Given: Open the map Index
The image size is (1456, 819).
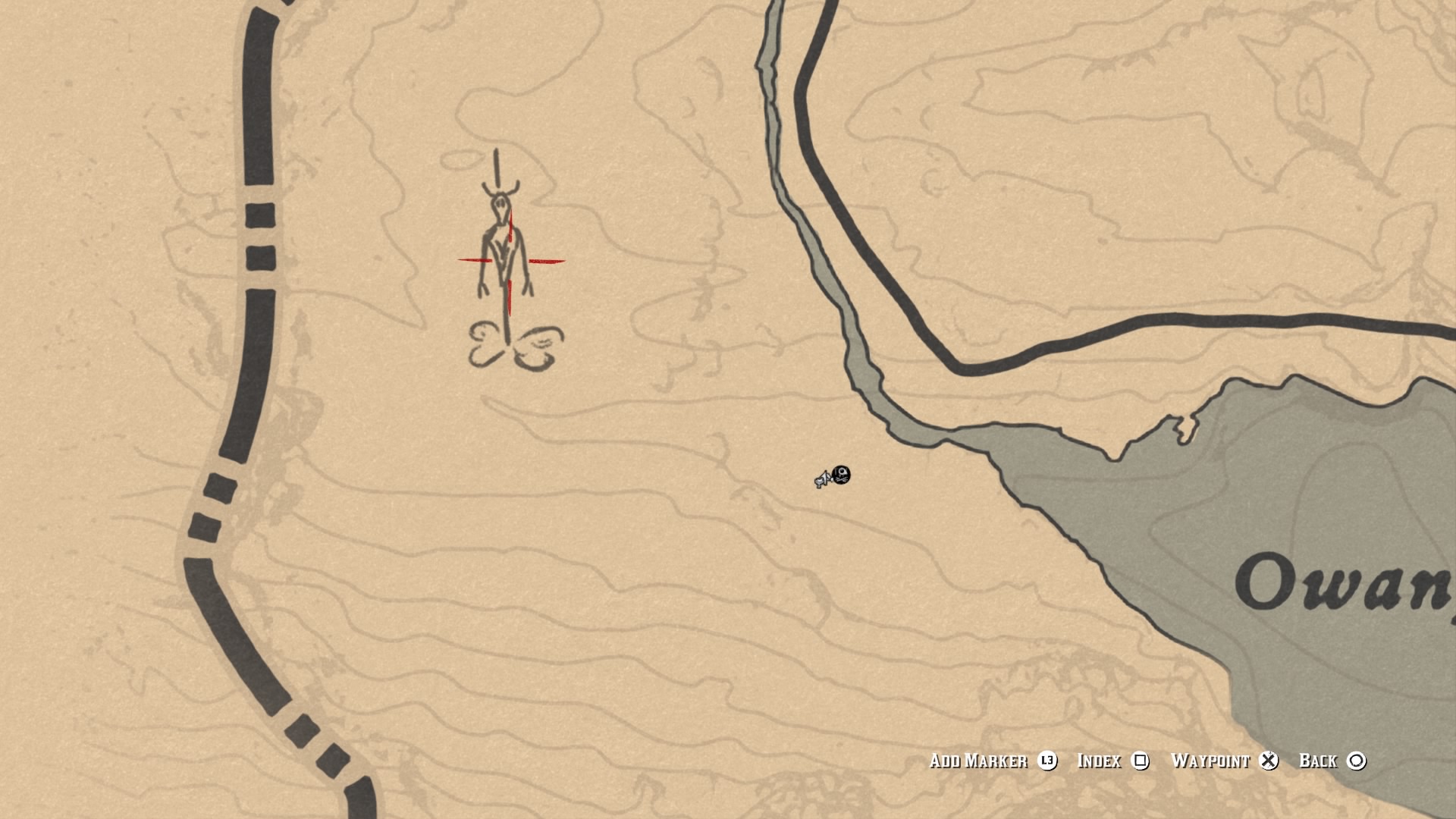Looking at the screenshot, I should (1100, 761).
